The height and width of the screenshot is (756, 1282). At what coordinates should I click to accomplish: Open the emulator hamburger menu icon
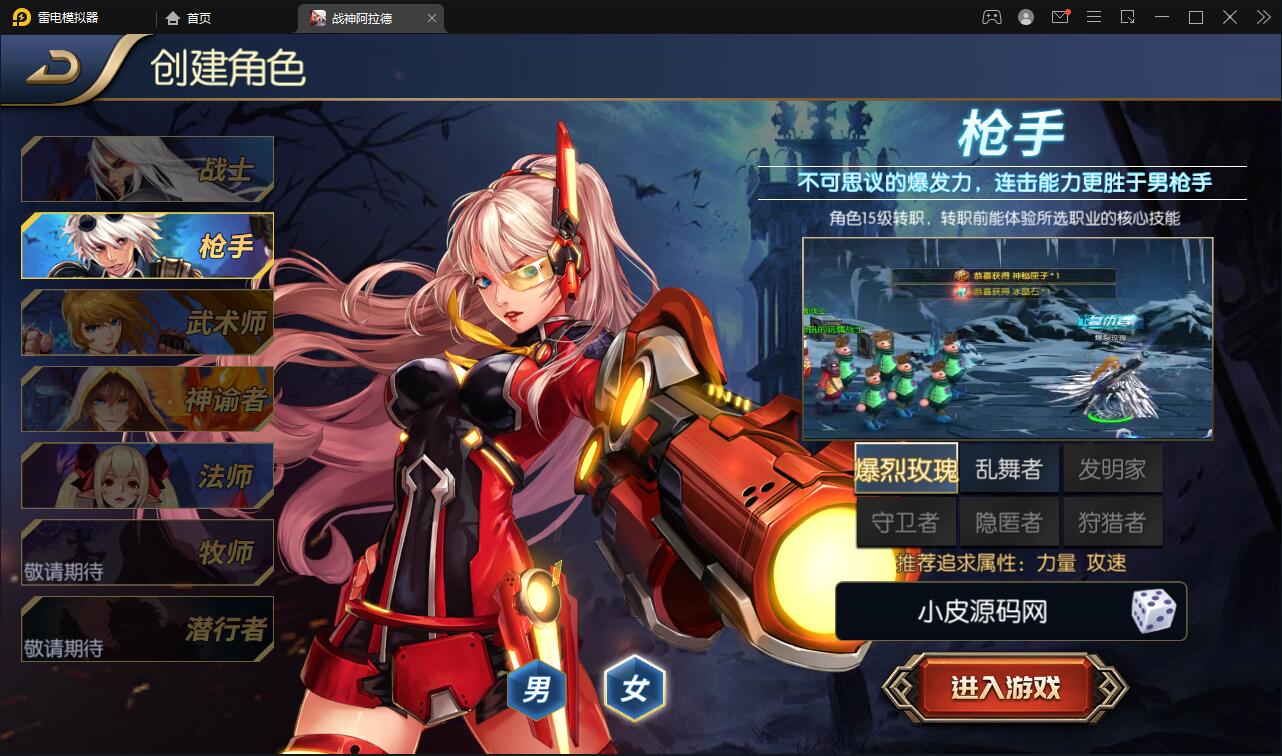1094,17
